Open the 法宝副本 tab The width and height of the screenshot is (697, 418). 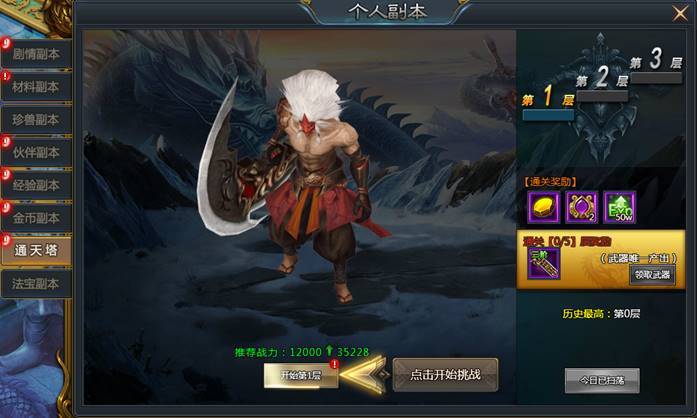click(x=36, y=284)
